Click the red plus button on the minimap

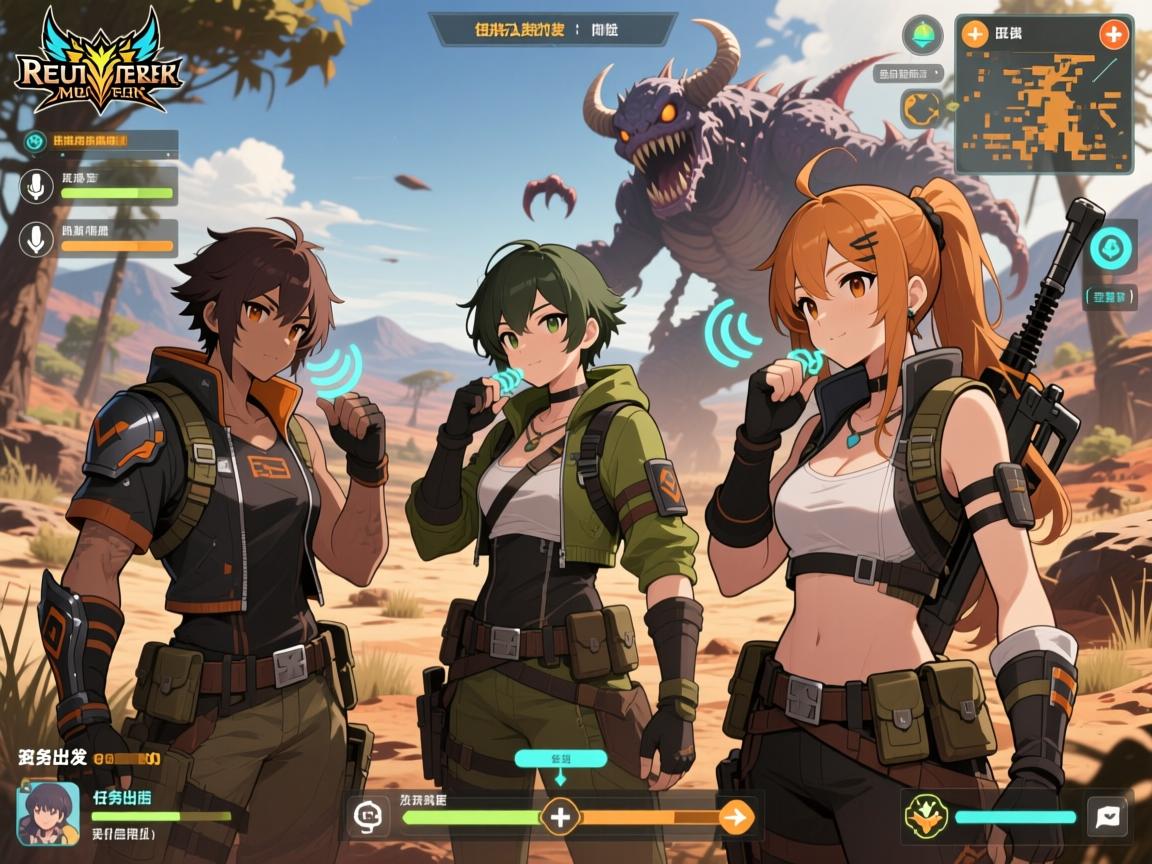point(1112,34)
